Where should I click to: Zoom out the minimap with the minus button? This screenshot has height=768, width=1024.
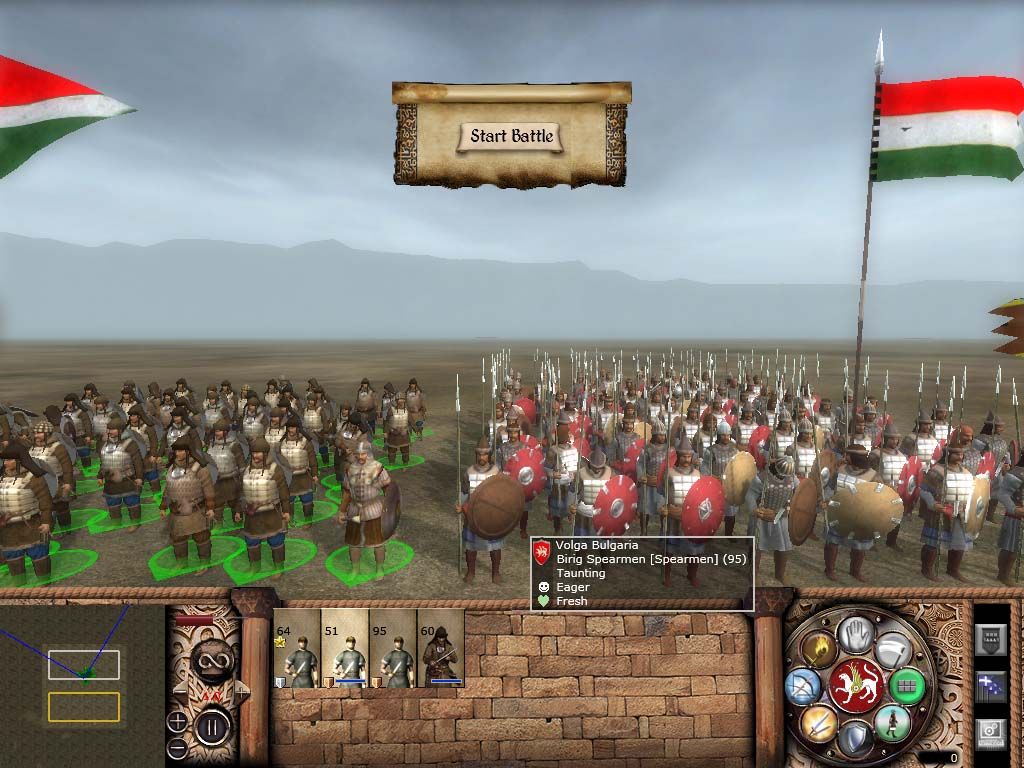tap(177, 746)
